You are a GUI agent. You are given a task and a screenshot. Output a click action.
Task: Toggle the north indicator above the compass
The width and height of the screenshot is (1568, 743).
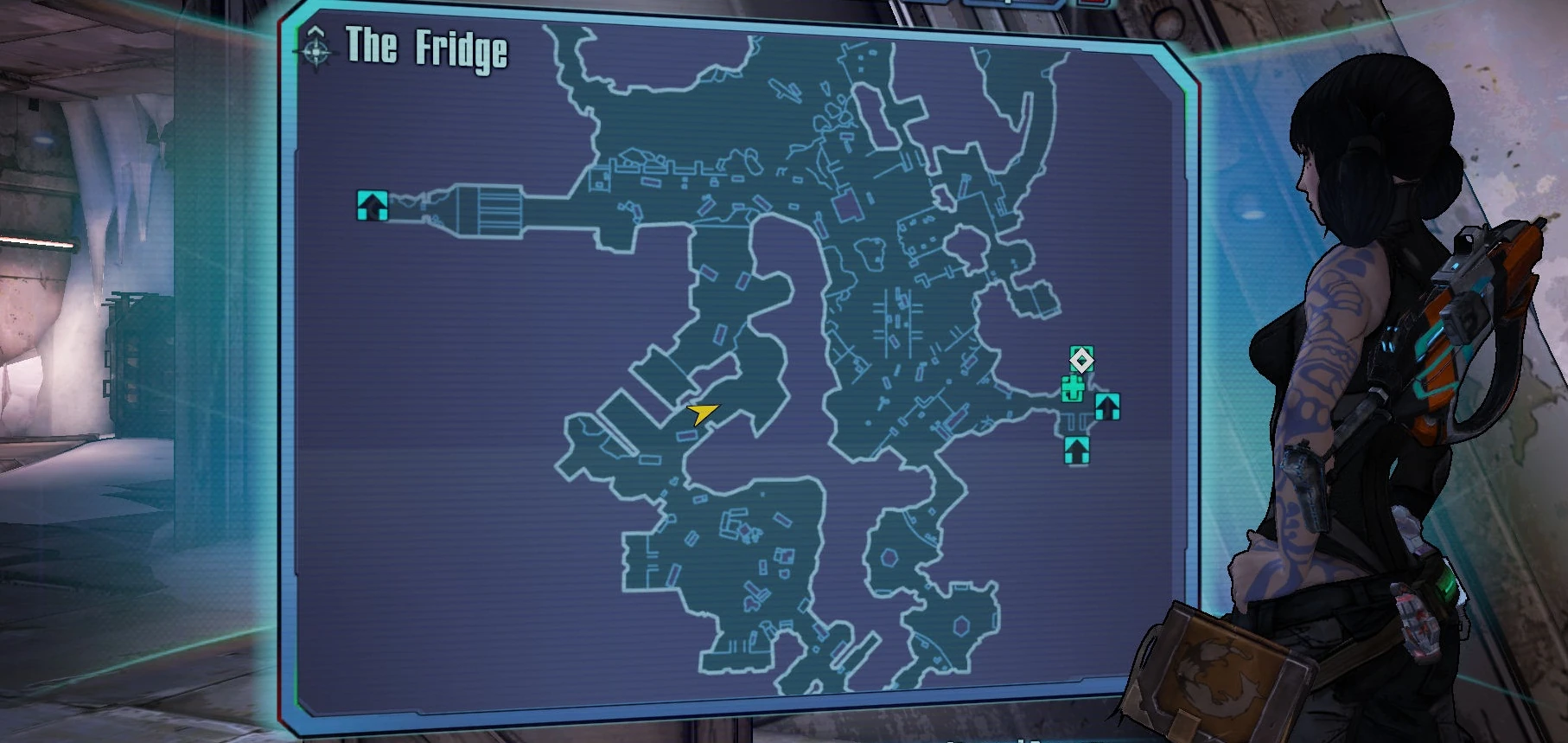[315, 29]
